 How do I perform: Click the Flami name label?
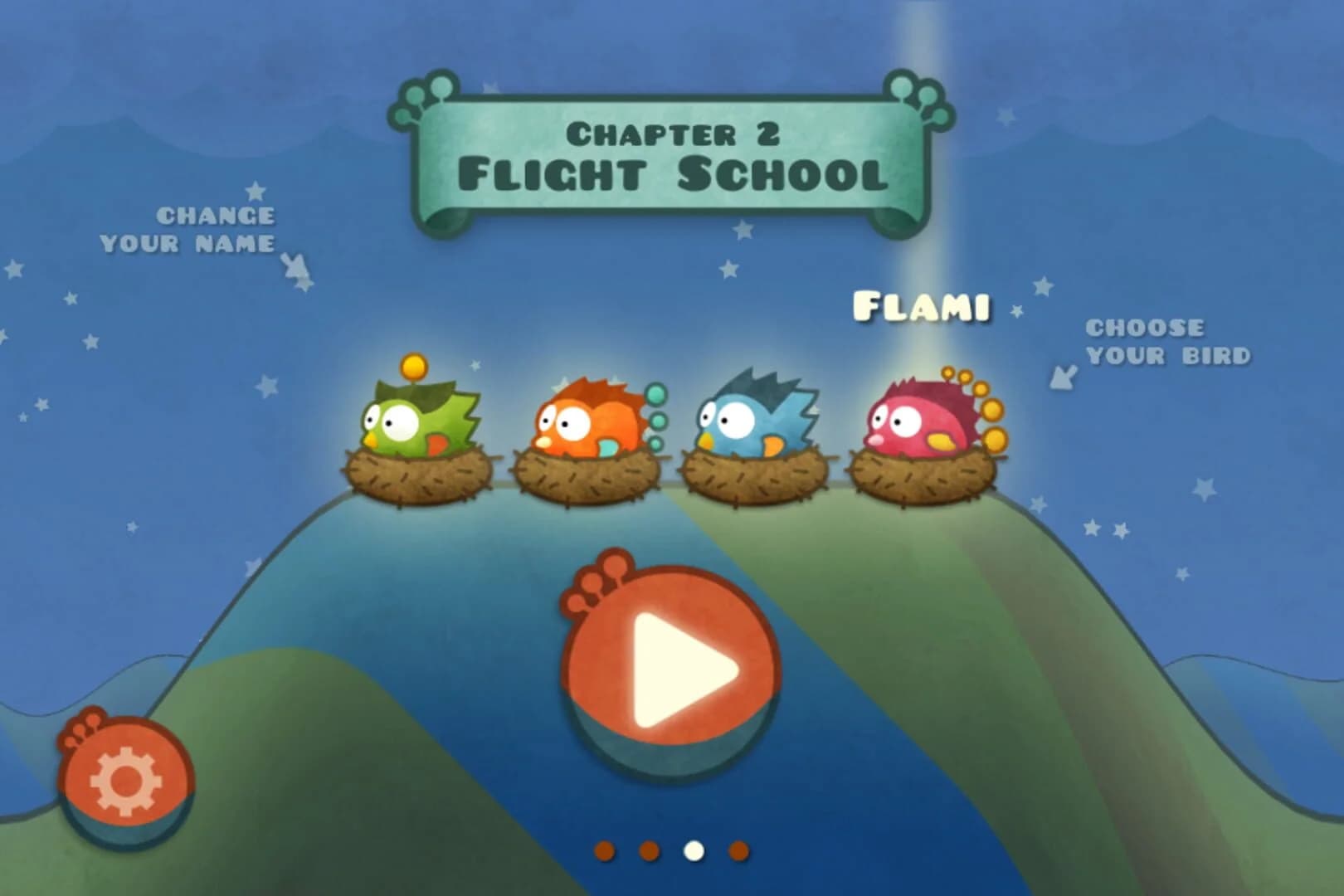click(x=923, y=307)
